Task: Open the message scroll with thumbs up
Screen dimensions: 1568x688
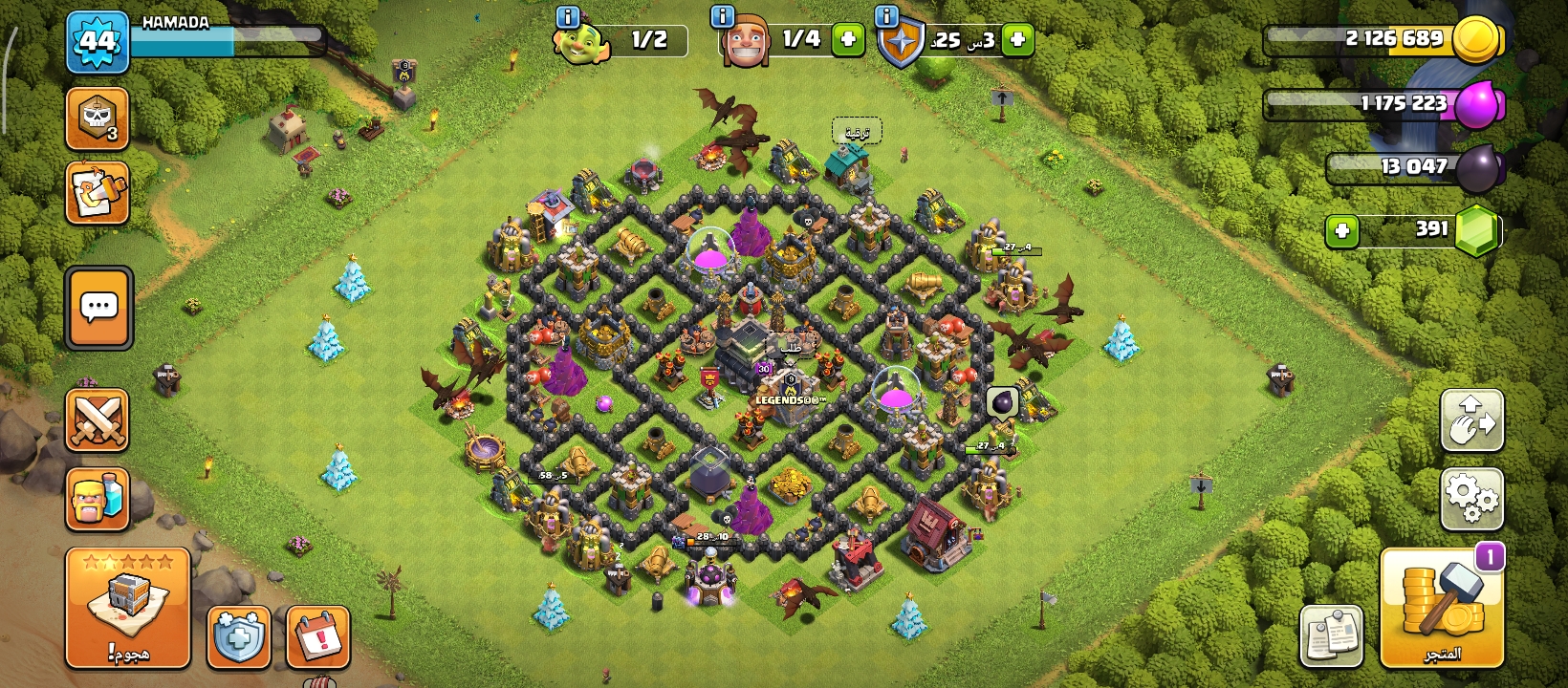Action: pos(98,193)
